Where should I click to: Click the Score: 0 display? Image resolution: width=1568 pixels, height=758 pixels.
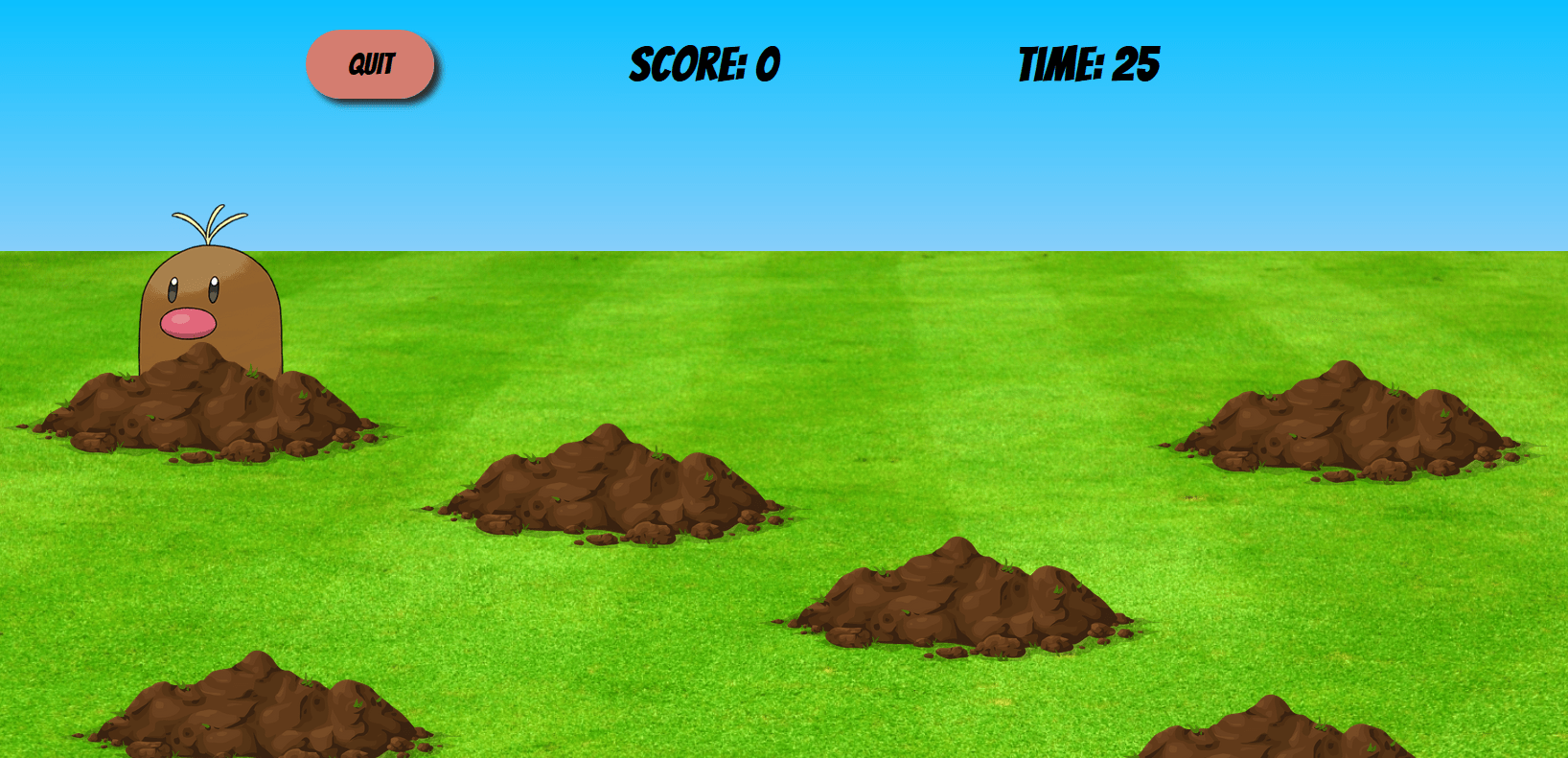[x=704, y=62]
